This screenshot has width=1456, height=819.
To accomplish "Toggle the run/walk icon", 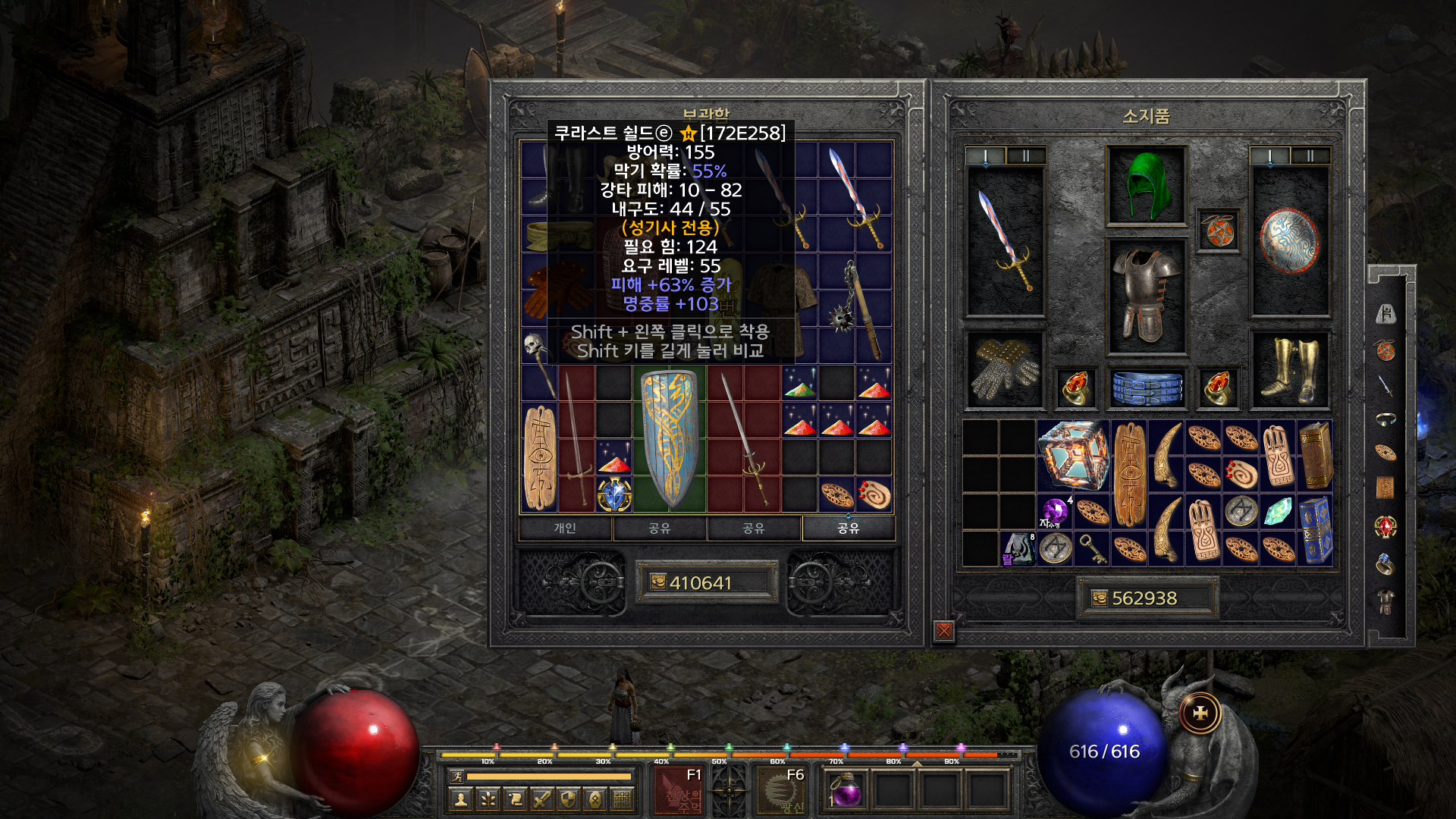I will [x=457, y=776].
